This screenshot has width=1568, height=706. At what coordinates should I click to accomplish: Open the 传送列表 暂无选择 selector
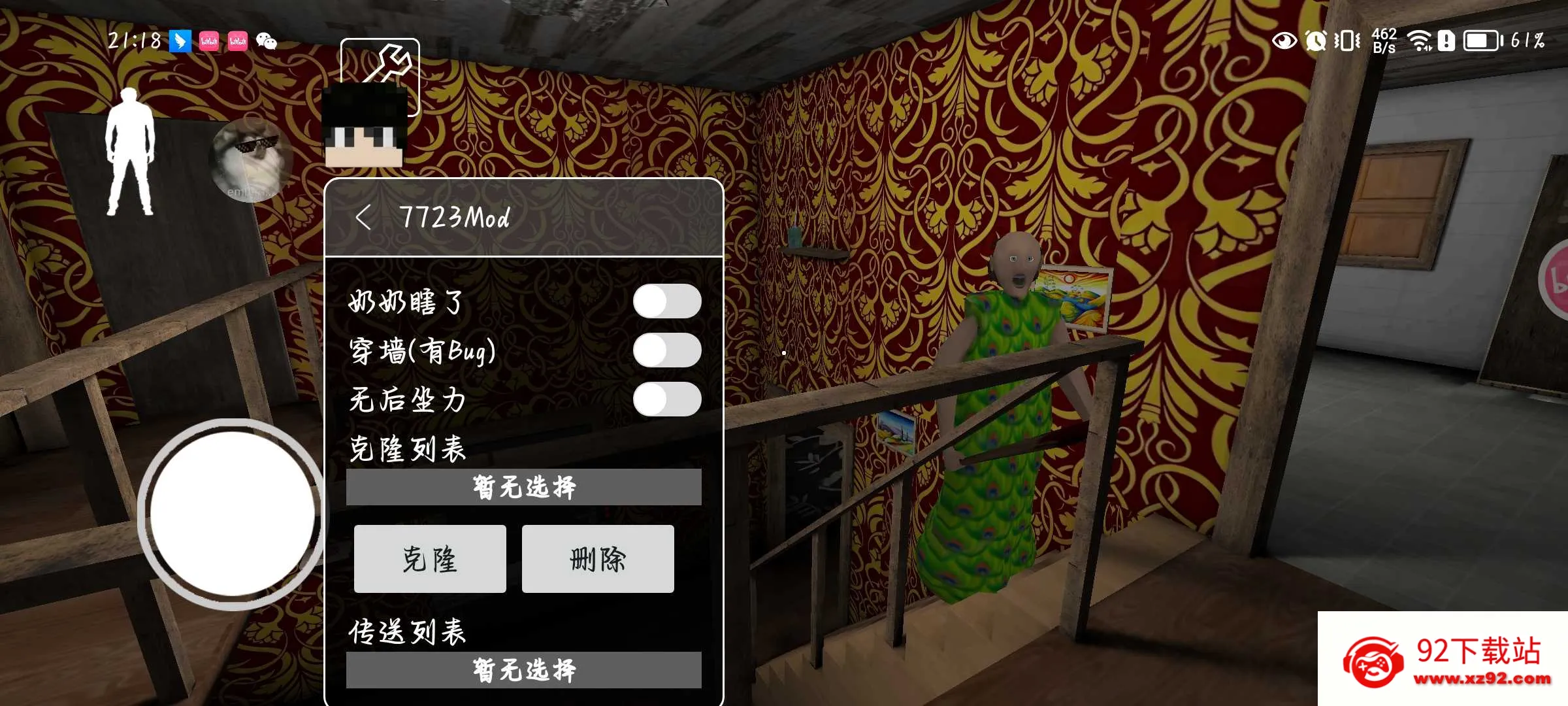point(524,671)
